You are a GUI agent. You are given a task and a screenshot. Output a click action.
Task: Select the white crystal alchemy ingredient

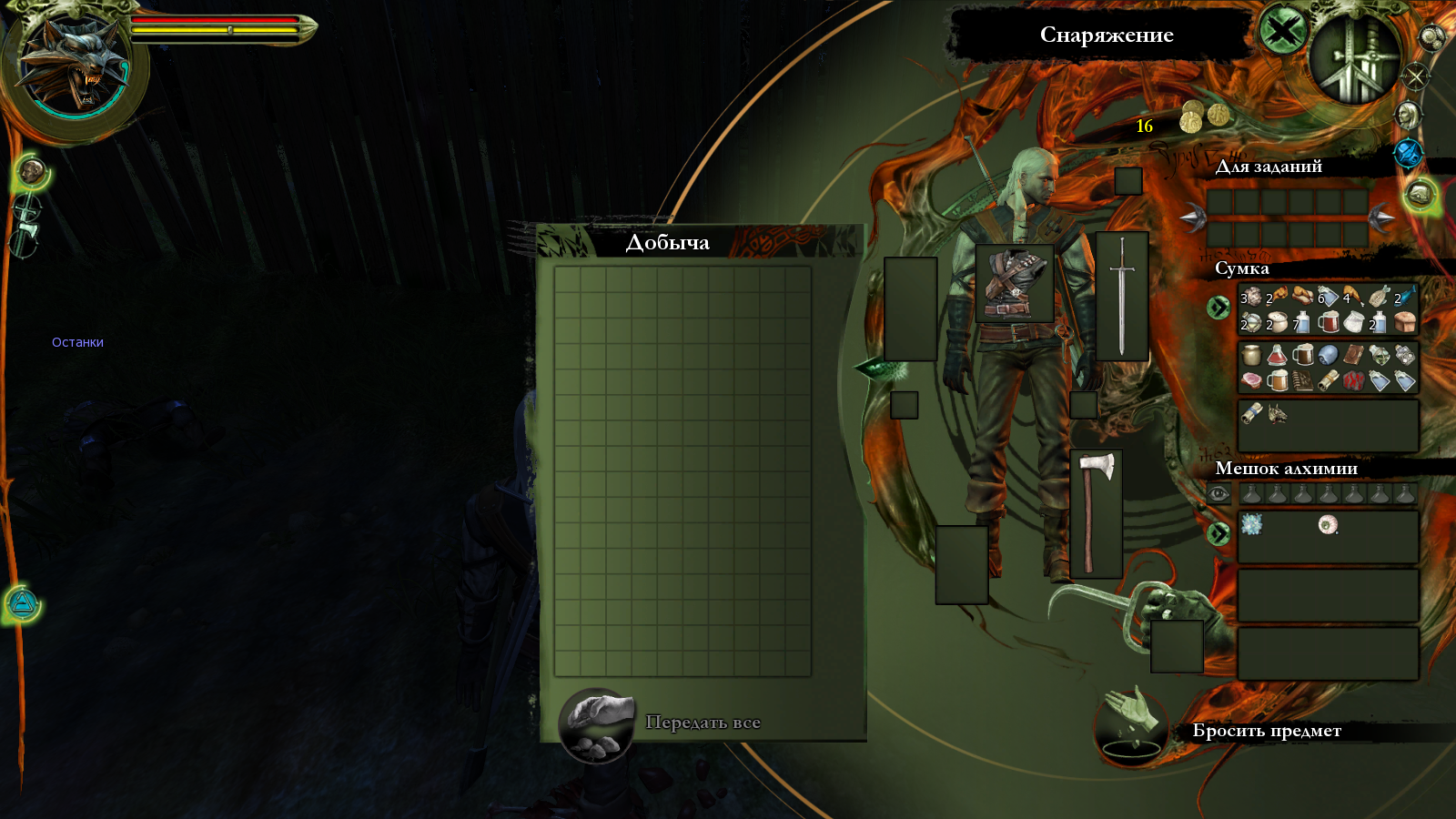[x=1251, y=523]
